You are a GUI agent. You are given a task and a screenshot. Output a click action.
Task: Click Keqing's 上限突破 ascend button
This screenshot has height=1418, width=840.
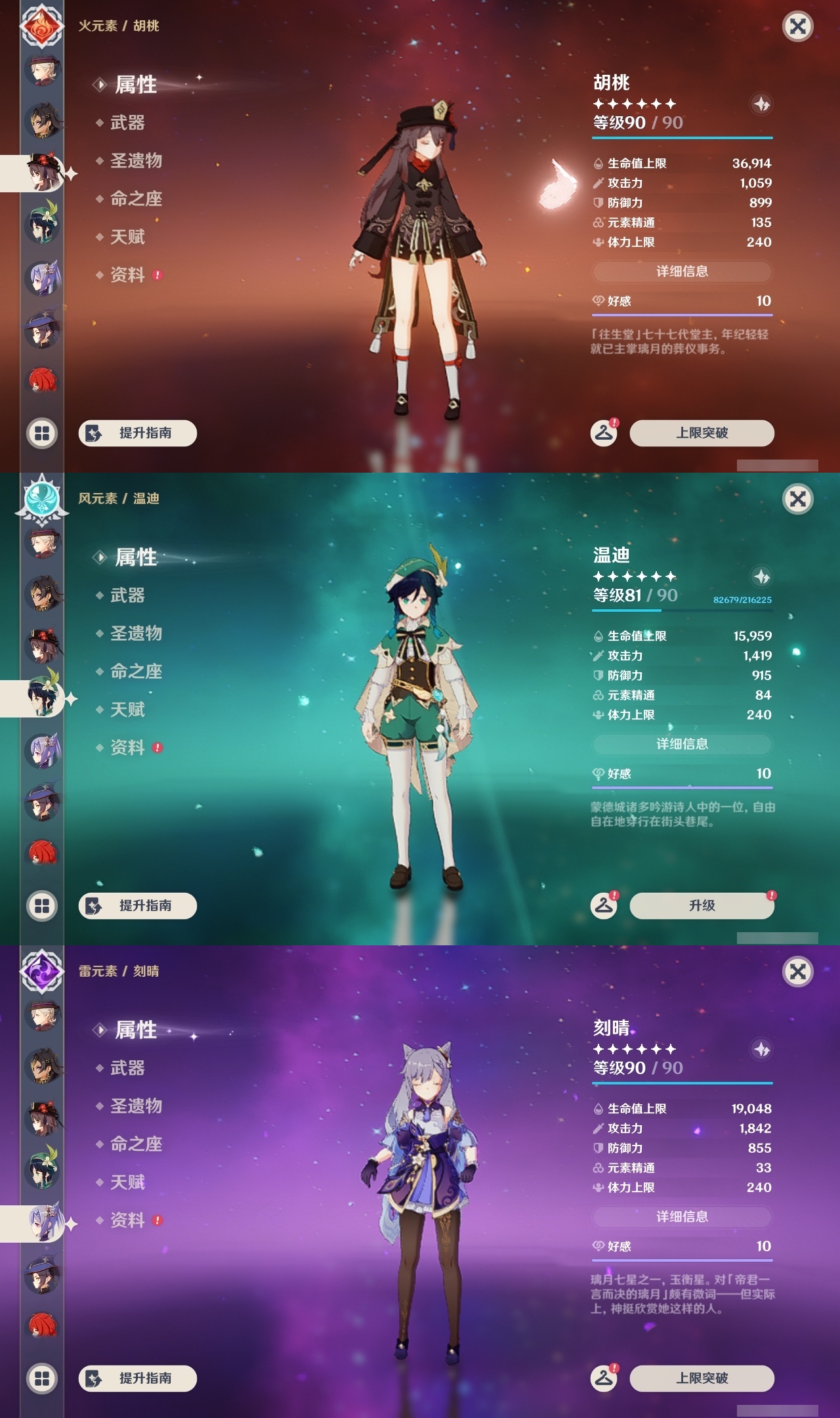point(702,1379)
